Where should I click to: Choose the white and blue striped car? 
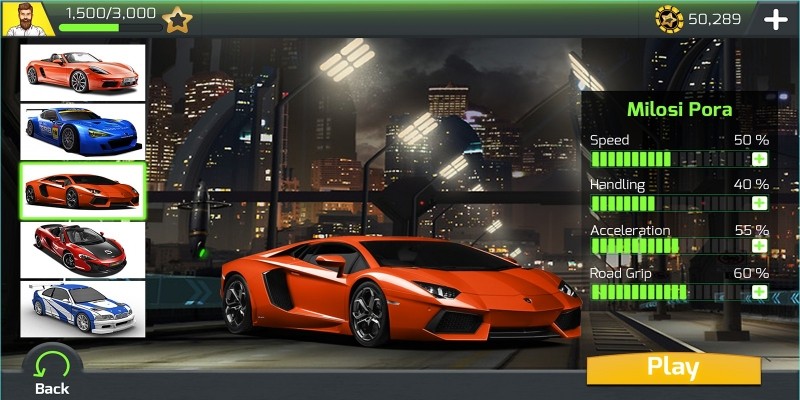[x=83, y=308]
